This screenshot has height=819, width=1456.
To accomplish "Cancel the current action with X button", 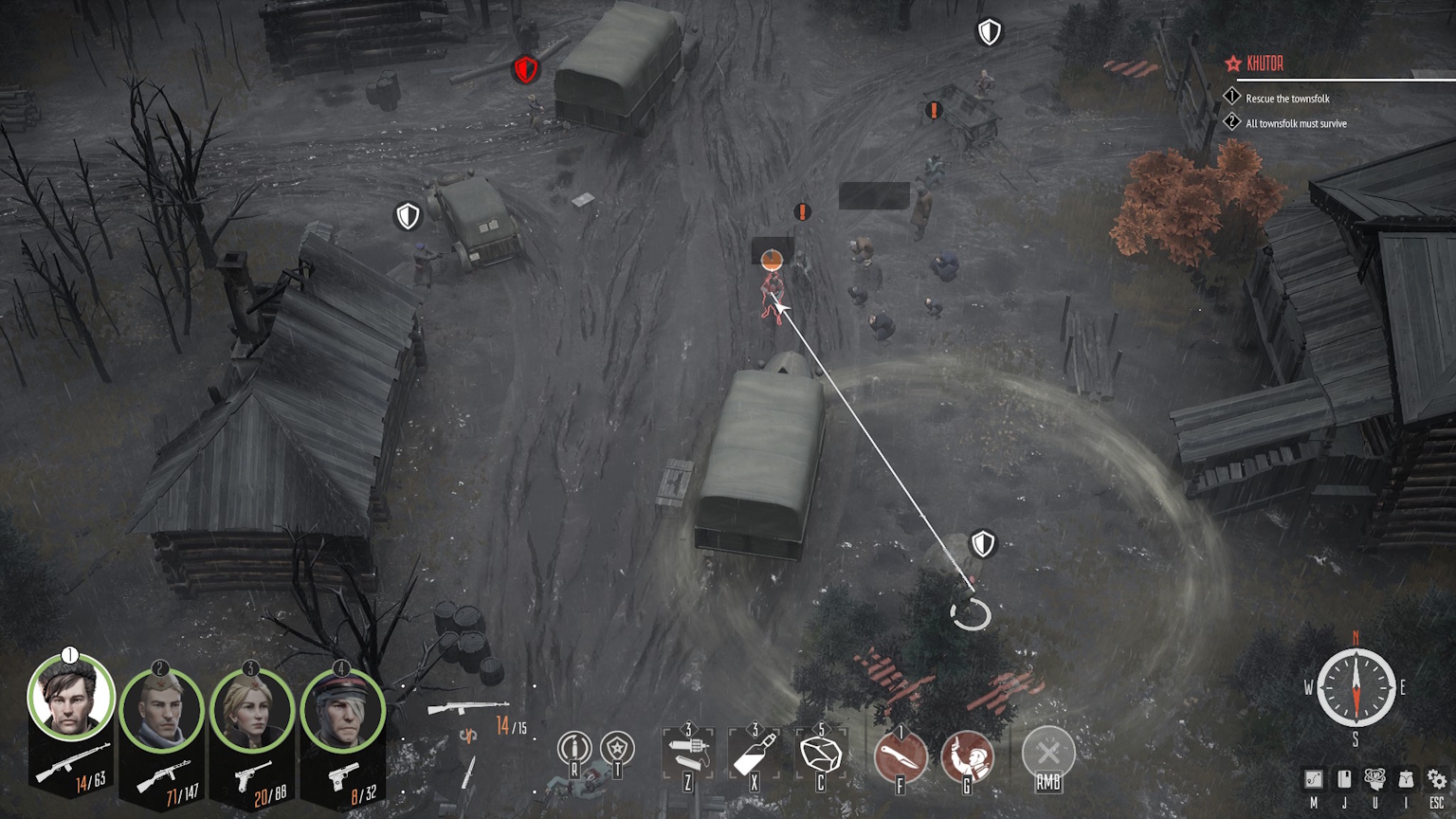I will [x=1047, y=755].
